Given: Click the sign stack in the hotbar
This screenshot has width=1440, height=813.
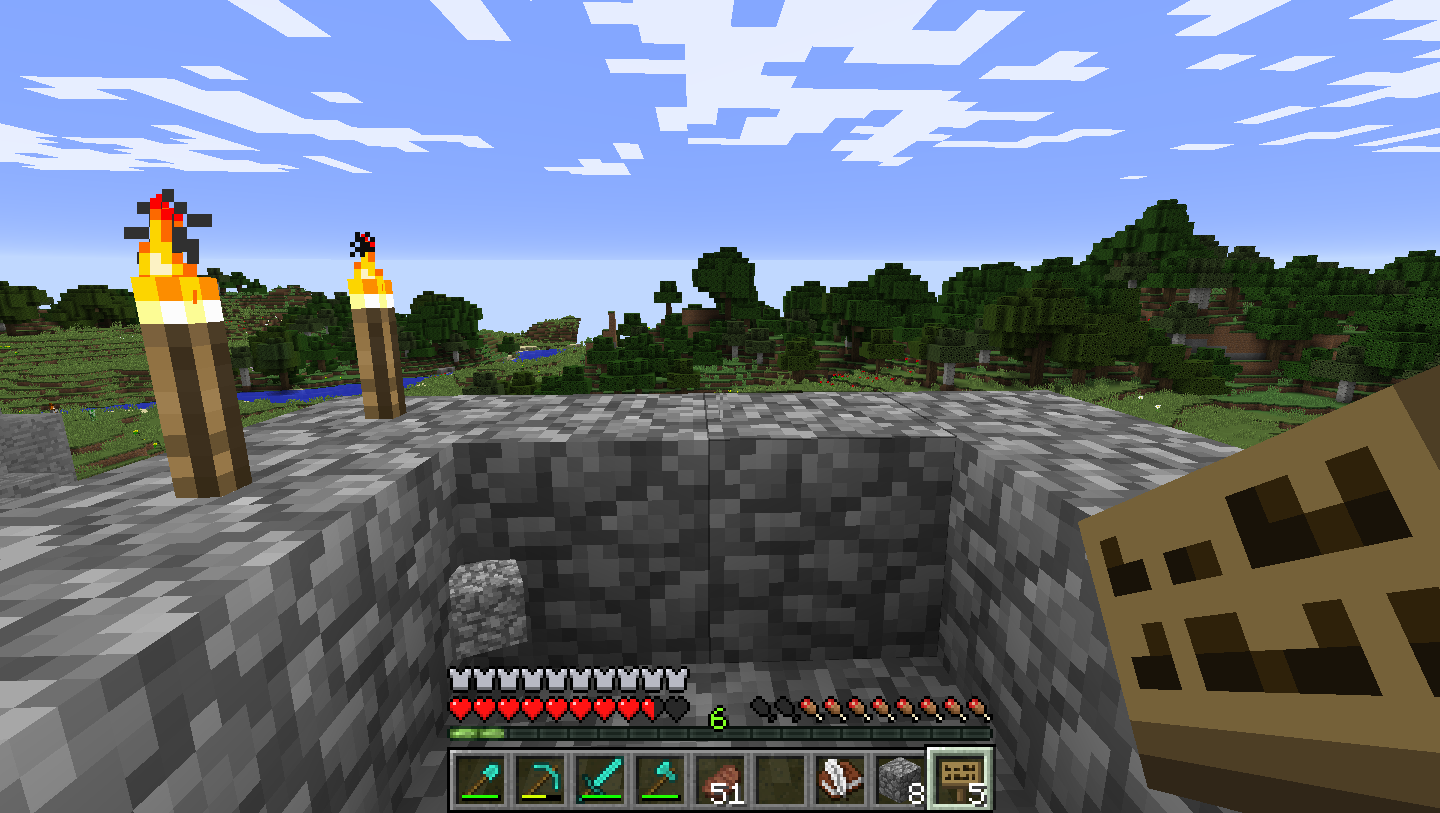Looking at the screenshot, I should [960, 780].
